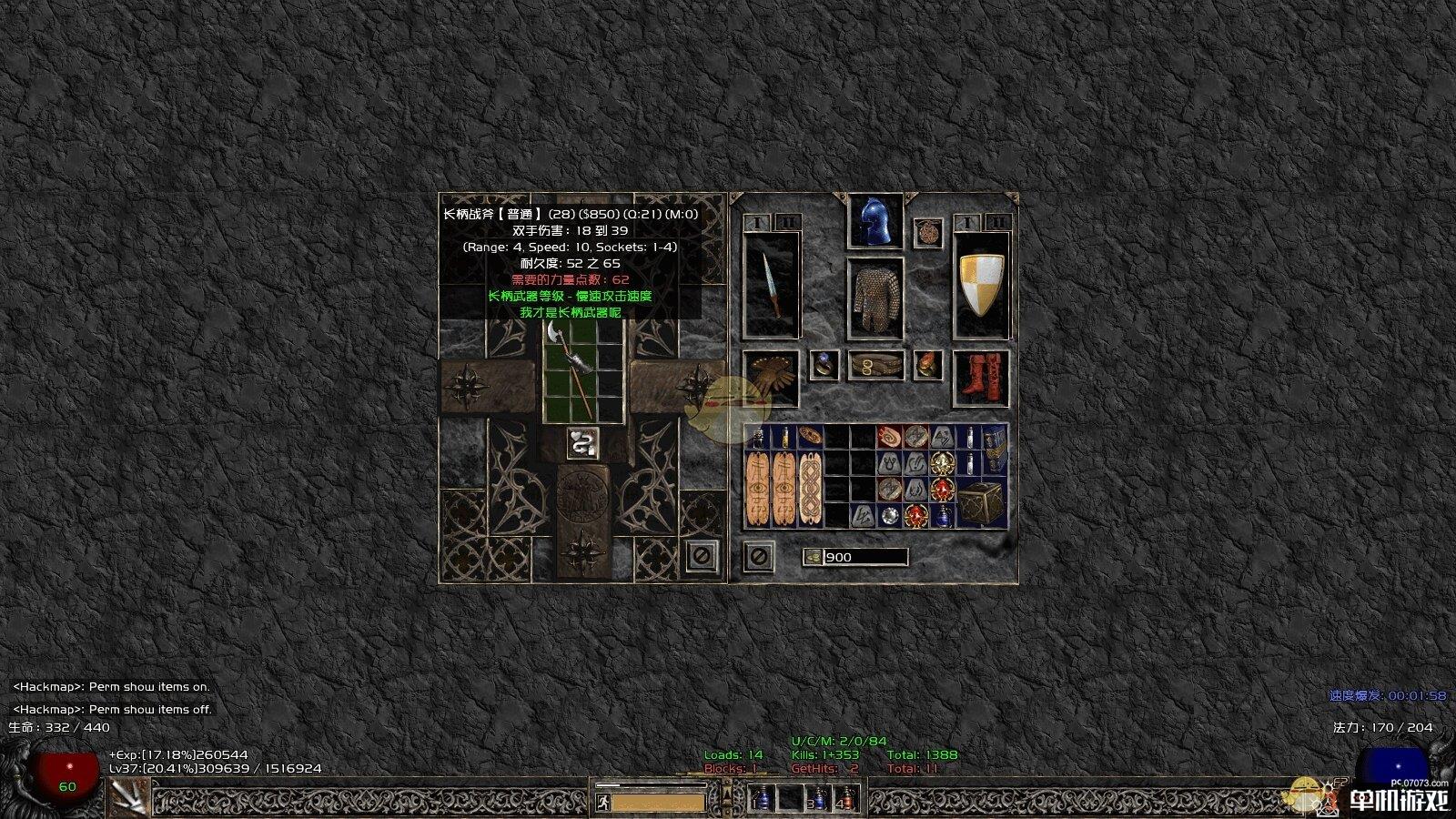Open the left attack skill icon
1456x819 pixels.
pos(129,798)
